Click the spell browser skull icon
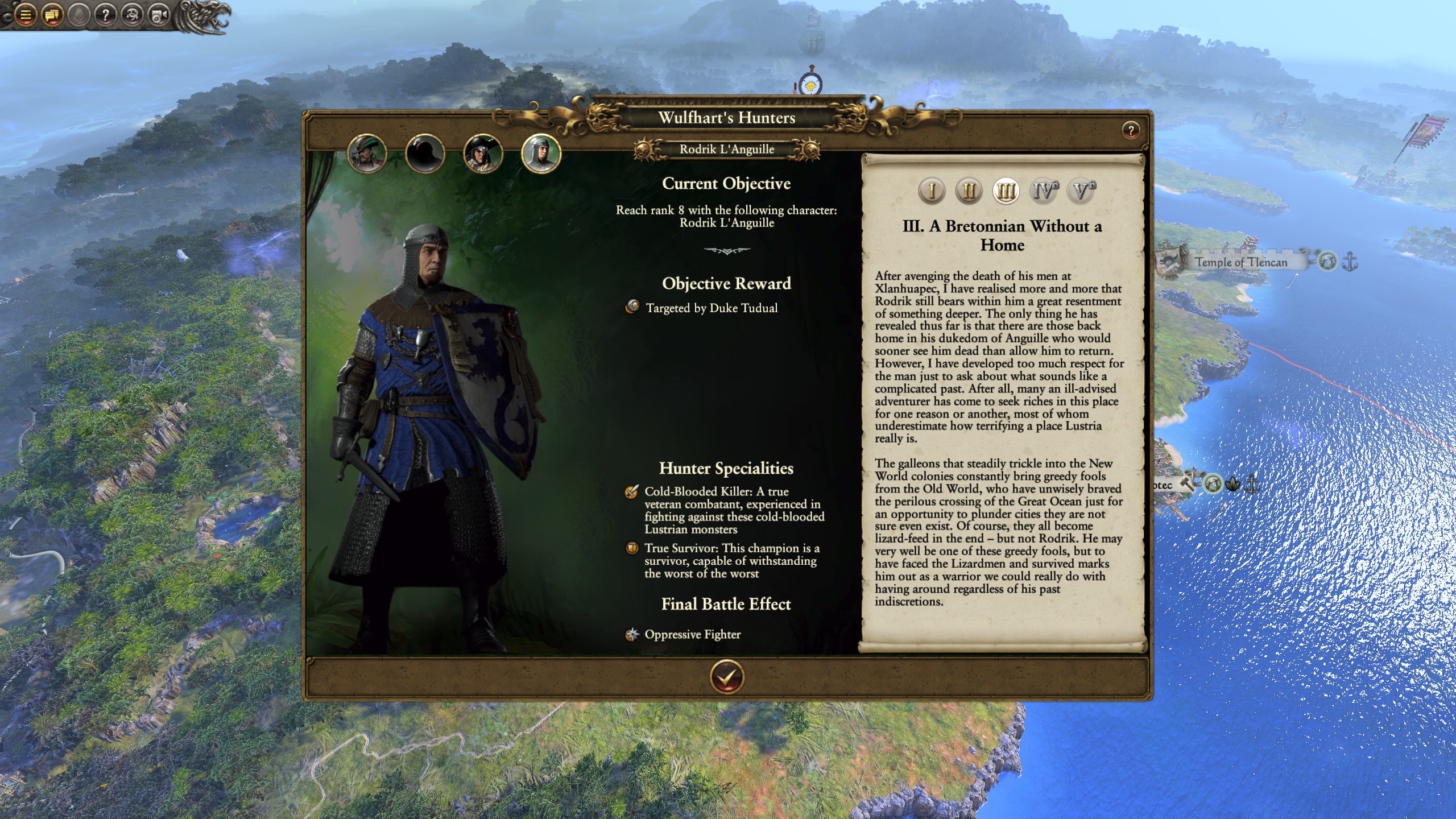 [x=133, y=15]
